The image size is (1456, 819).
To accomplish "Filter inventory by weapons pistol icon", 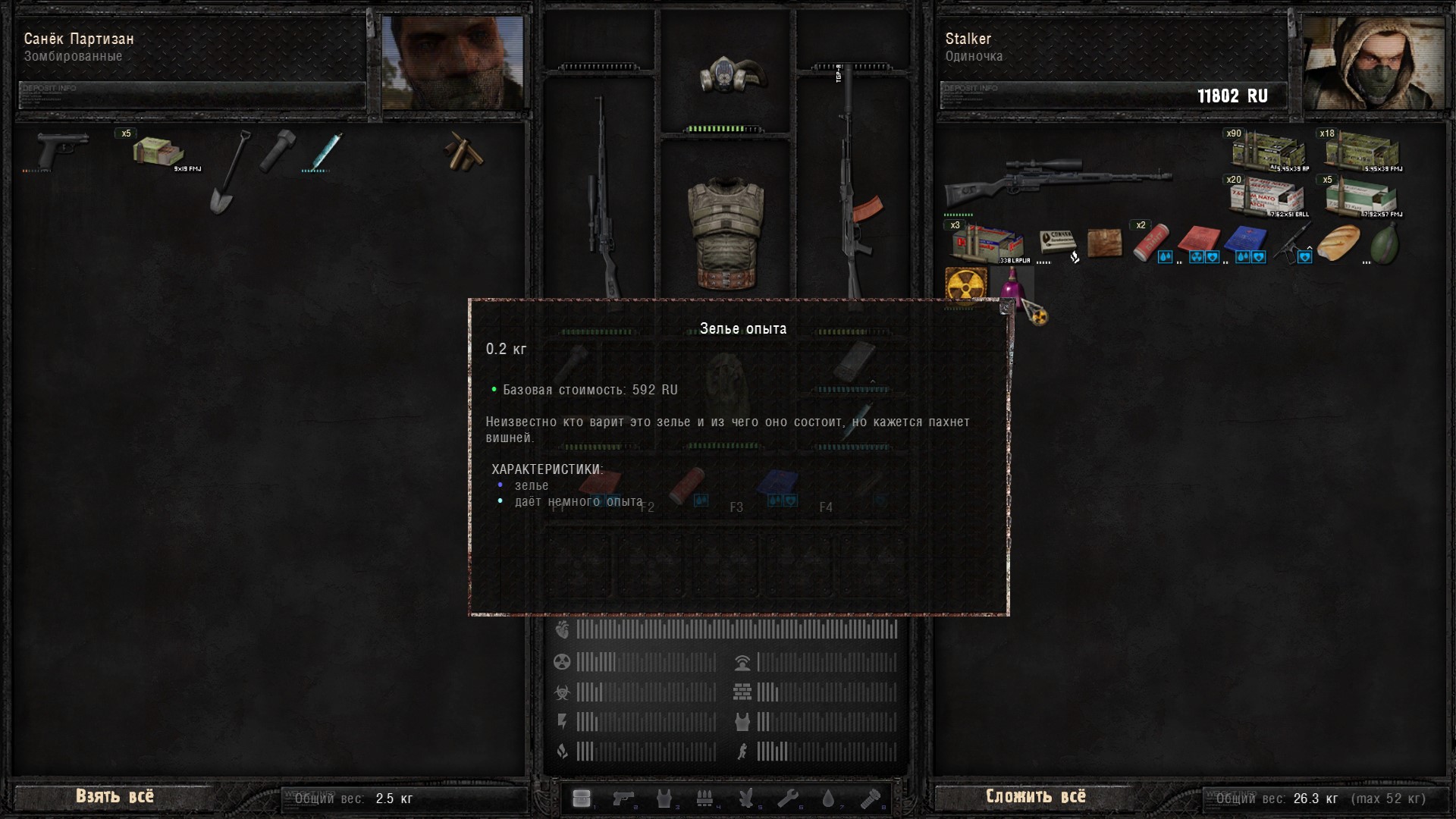I will [623, 799].
